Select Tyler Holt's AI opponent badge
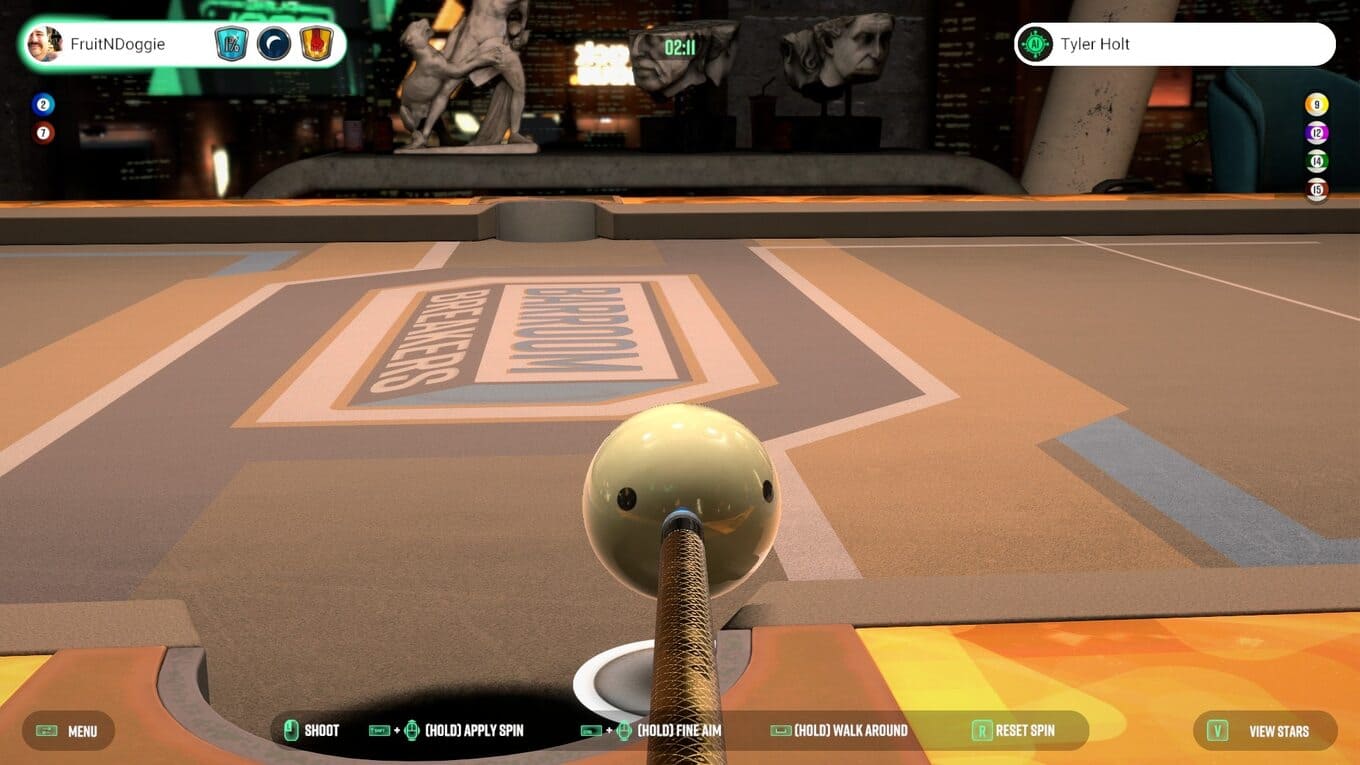The height and width of the screenshot is (765, 1360). pyautogui.click(x=1035, y=44)
